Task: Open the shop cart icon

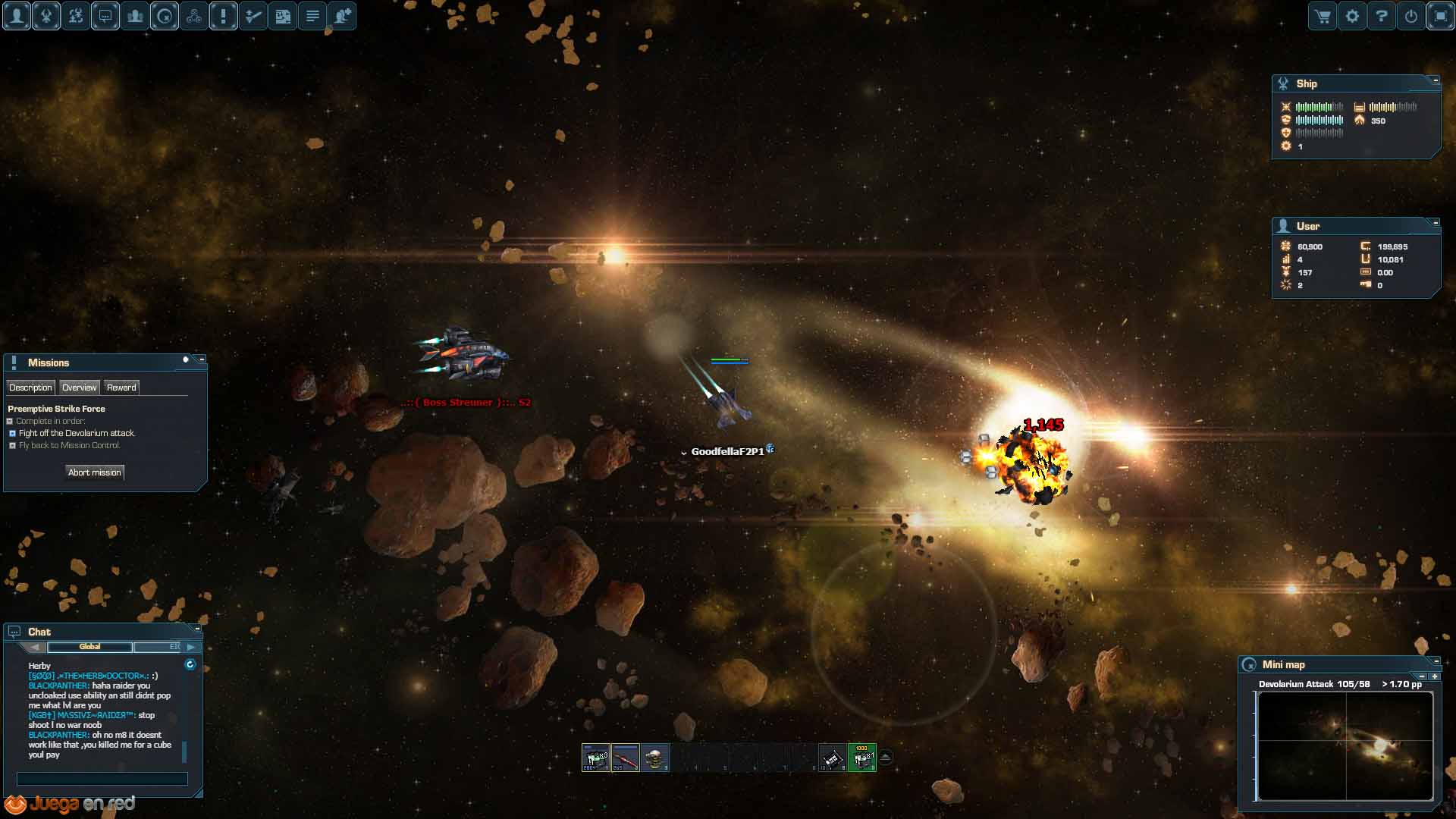Action: pos(1323,16)
